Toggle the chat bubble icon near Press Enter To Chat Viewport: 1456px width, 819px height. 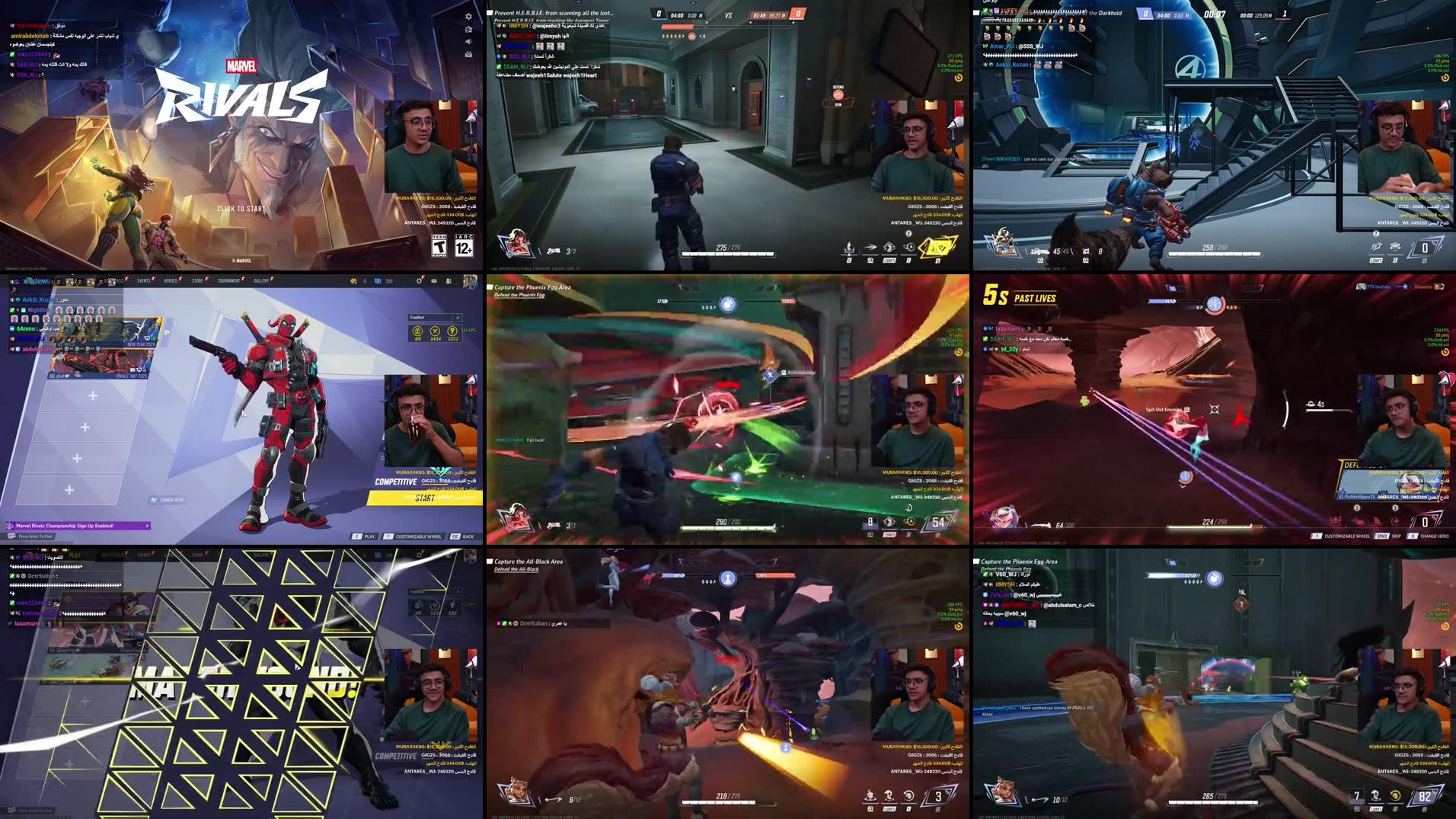coord(11,535)
